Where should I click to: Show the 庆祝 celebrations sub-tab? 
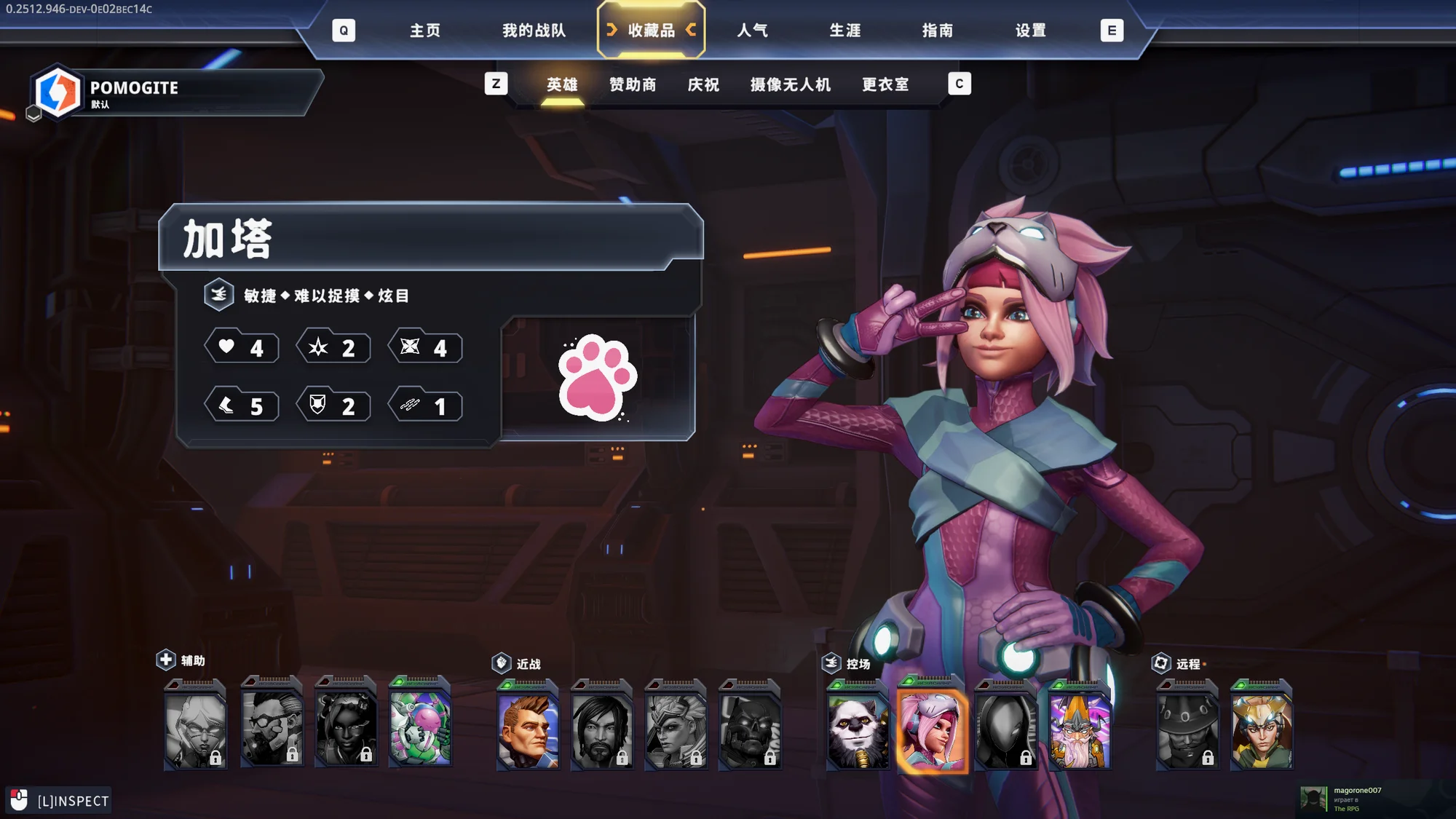coord(703,85)
